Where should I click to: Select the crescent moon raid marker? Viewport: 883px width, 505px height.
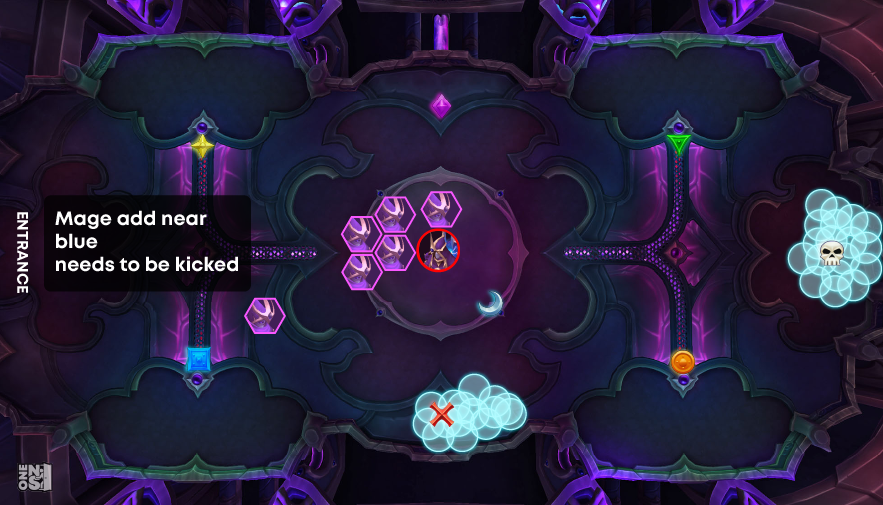489,302
